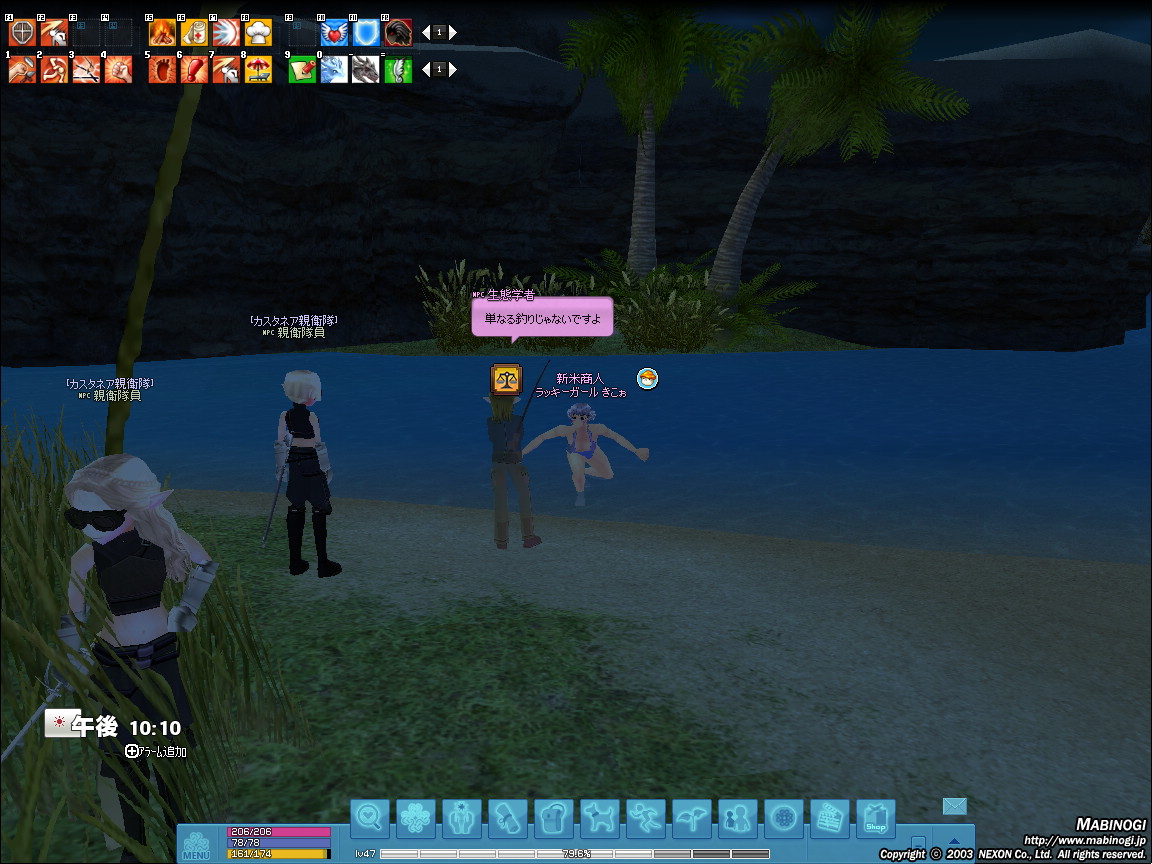Viewport: 1152px width, 864px height.
Task: Select the chef hat cooking skill
Action: tap(258, 33)
